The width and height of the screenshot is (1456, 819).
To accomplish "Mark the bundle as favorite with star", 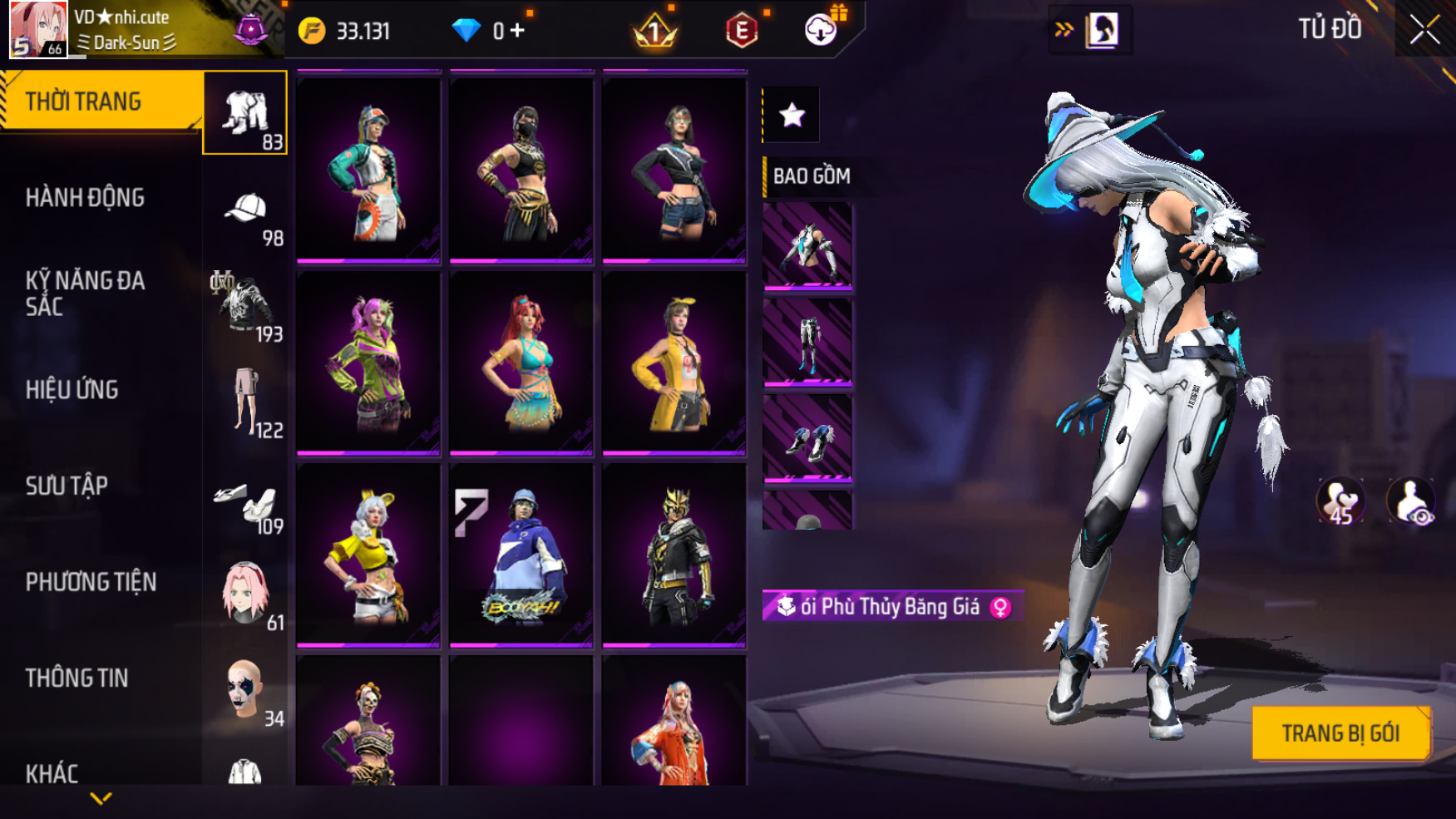I will point(792,115).
